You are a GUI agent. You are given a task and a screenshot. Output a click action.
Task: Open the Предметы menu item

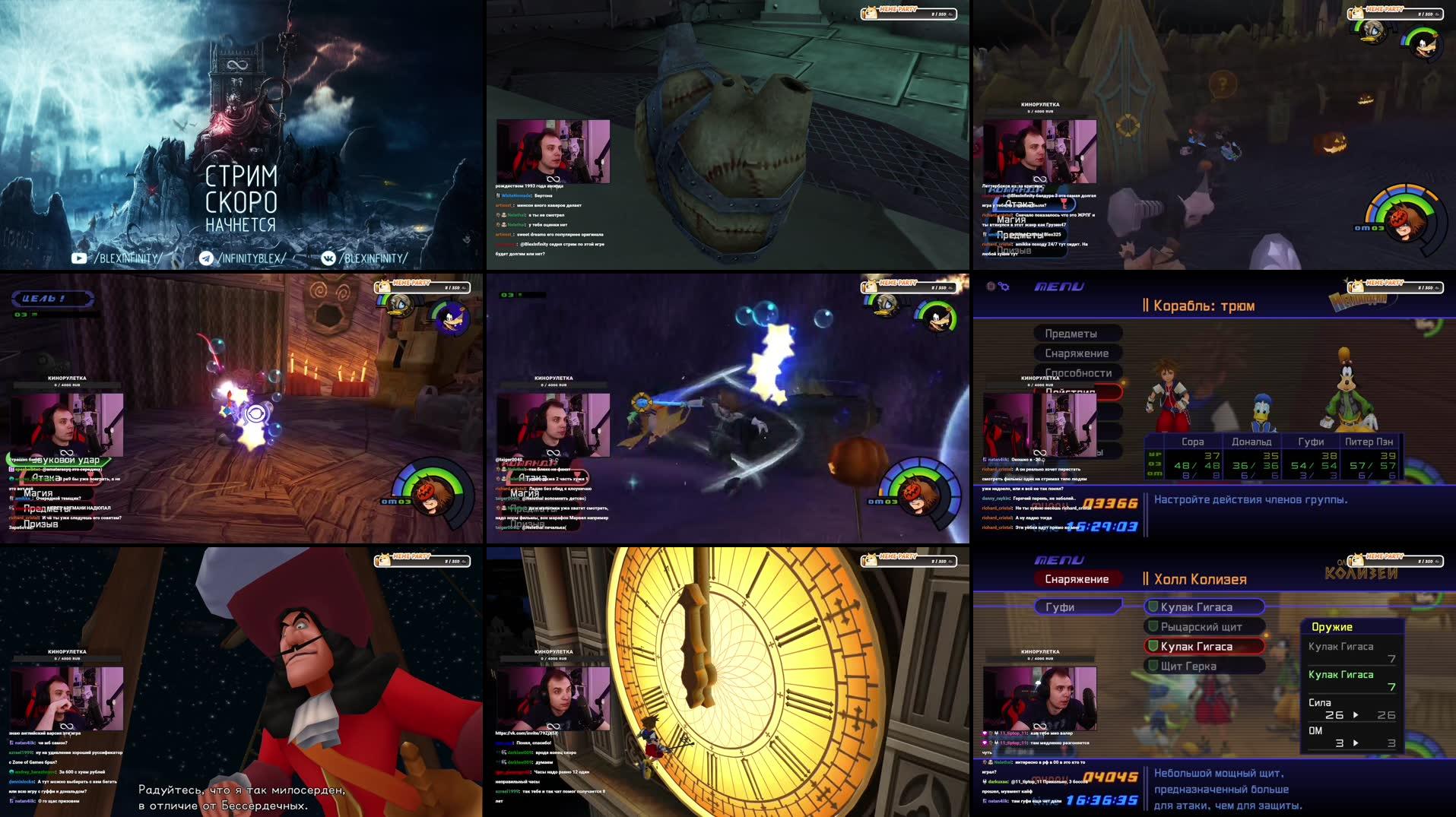[1071, 334]
